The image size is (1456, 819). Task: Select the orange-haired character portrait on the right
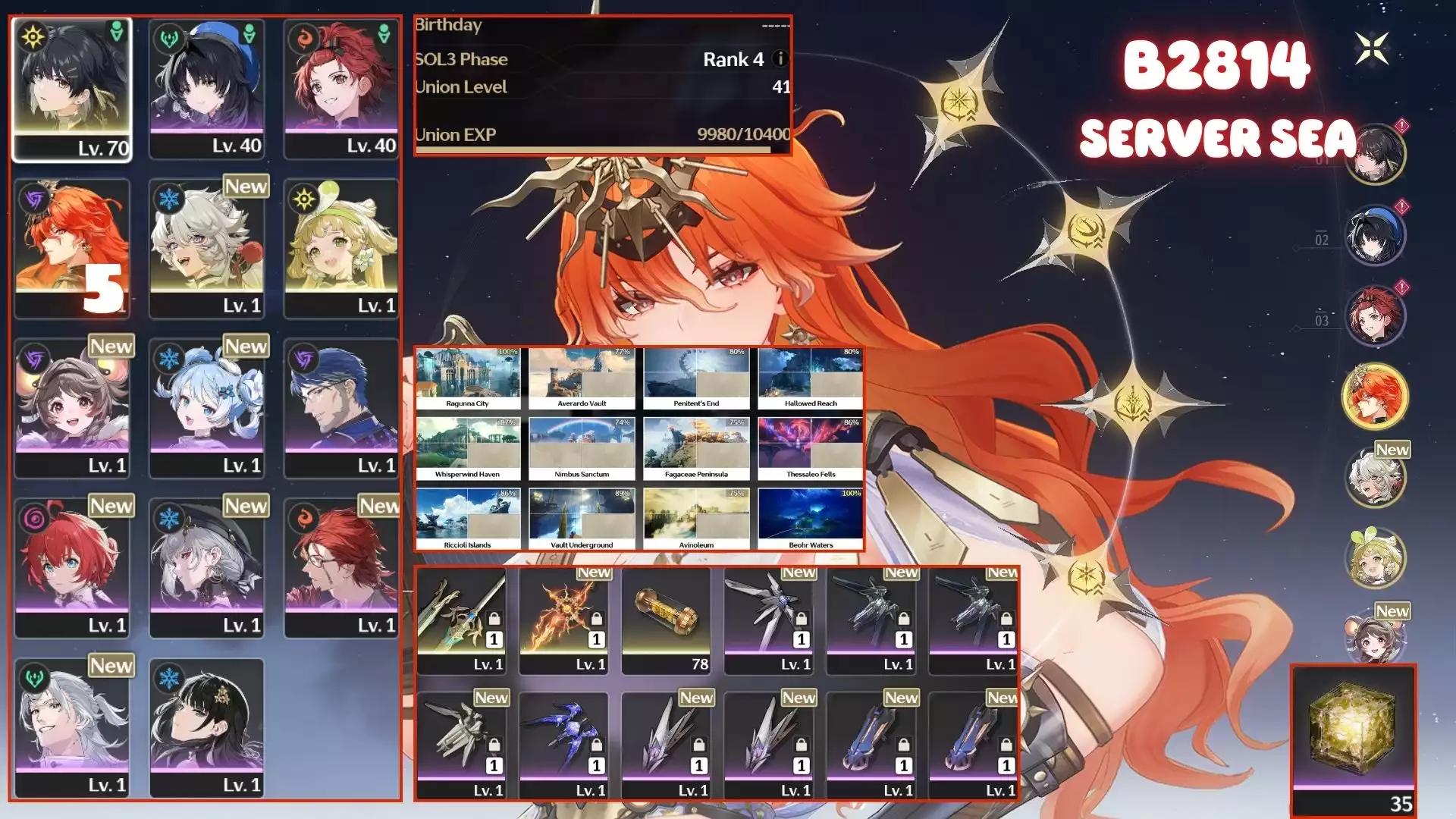click(x=1375, y=397)
